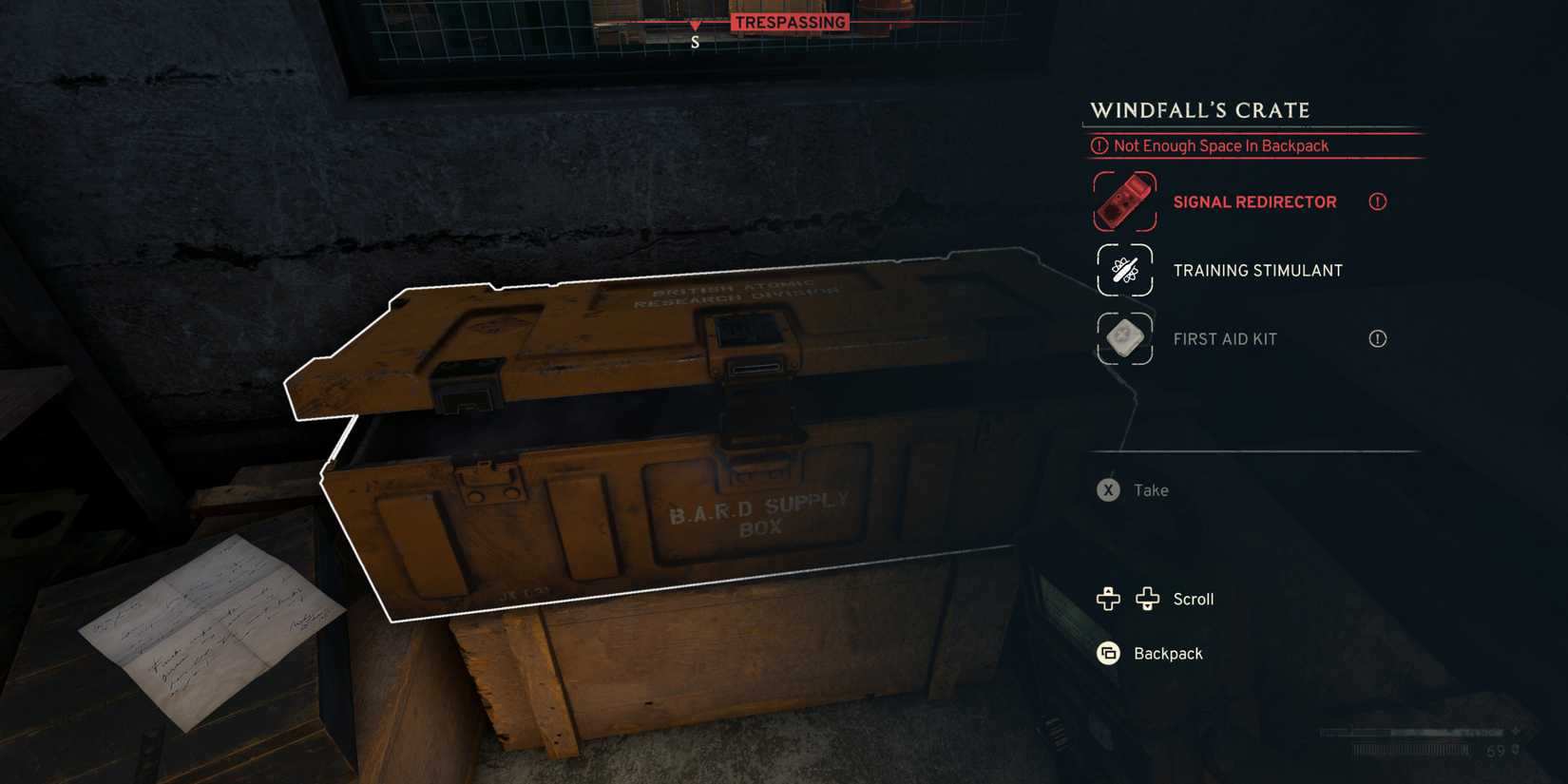Select the Signal Redirector item icon
Viewport: 1568px width, 784px height.
tap(1123, 201)
